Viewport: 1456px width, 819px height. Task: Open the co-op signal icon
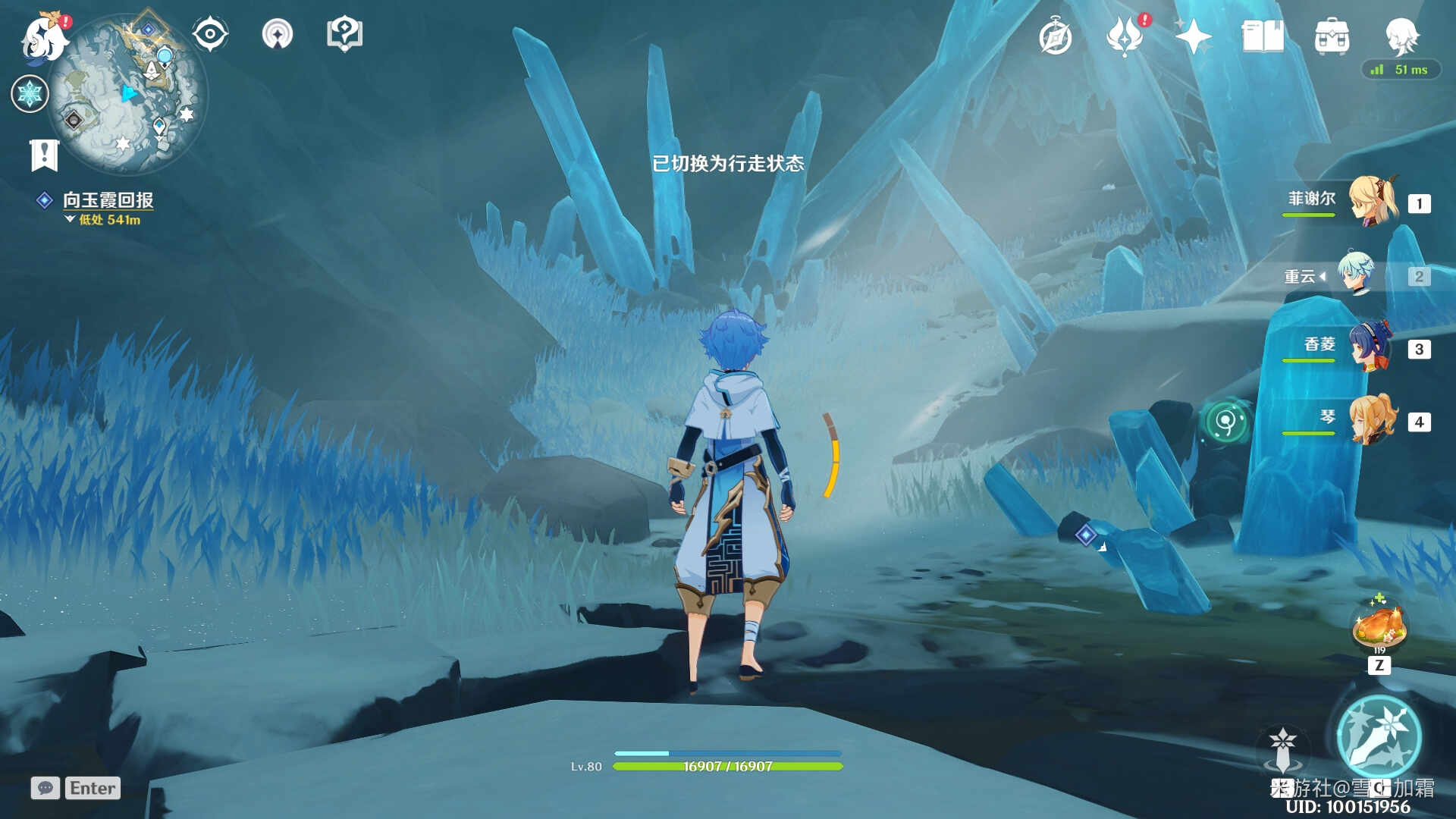(x=277, y=35)
